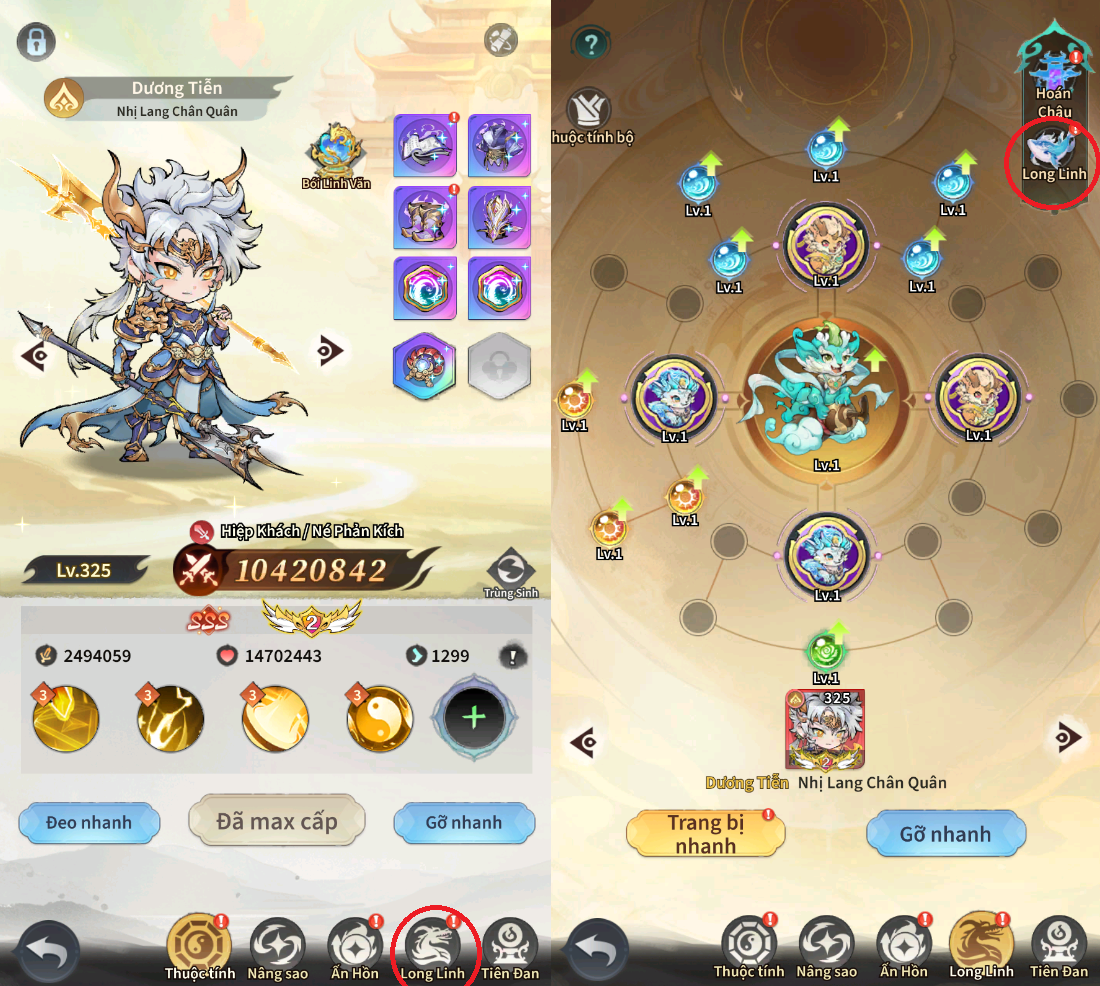The height and width of the screenshot is (986, 1100).
Task: Tap the padlock lock icon
Action: (x=35, y=42)
